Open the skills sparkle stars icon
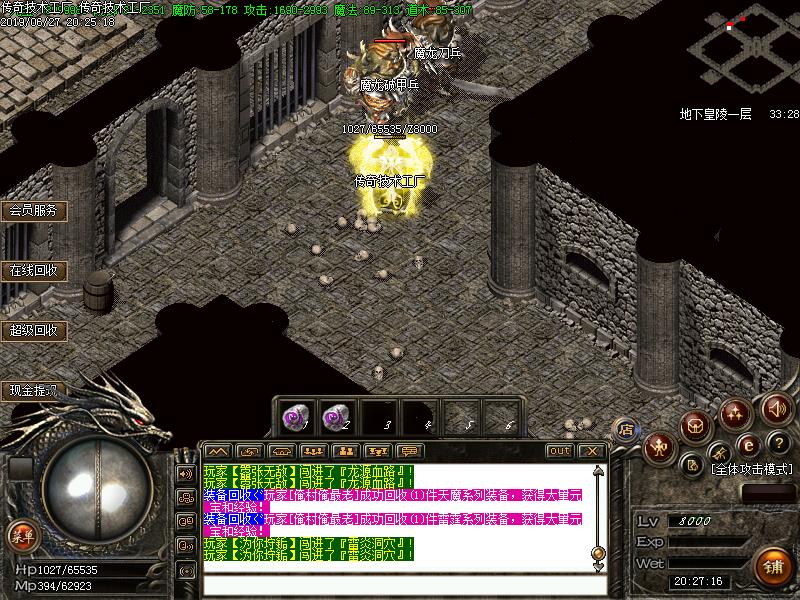 pyautogui.click(x=737, y=411)
